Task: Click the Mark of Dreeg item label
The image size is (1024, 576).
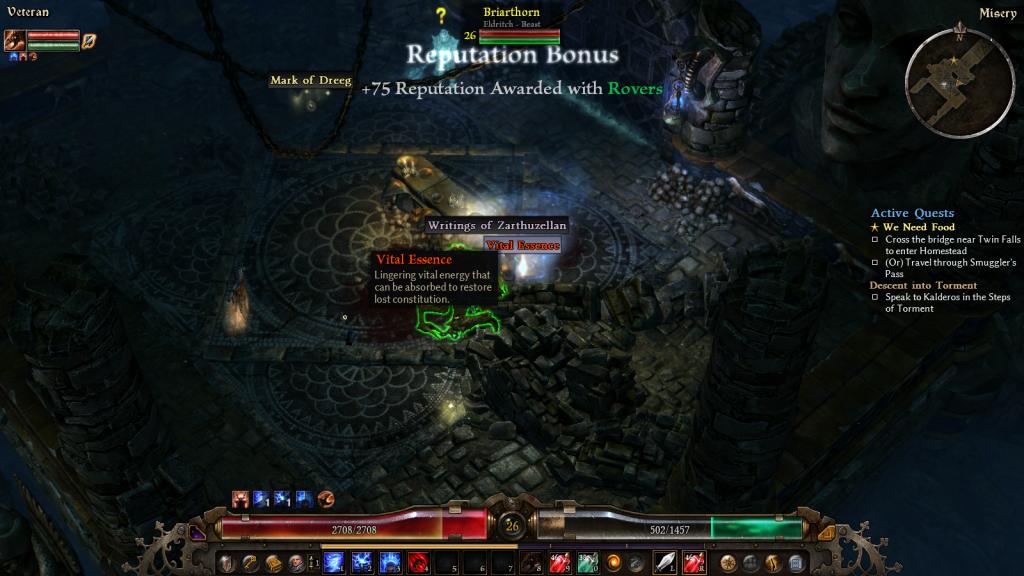Action: pyautogui.click(x=311, y=81)
